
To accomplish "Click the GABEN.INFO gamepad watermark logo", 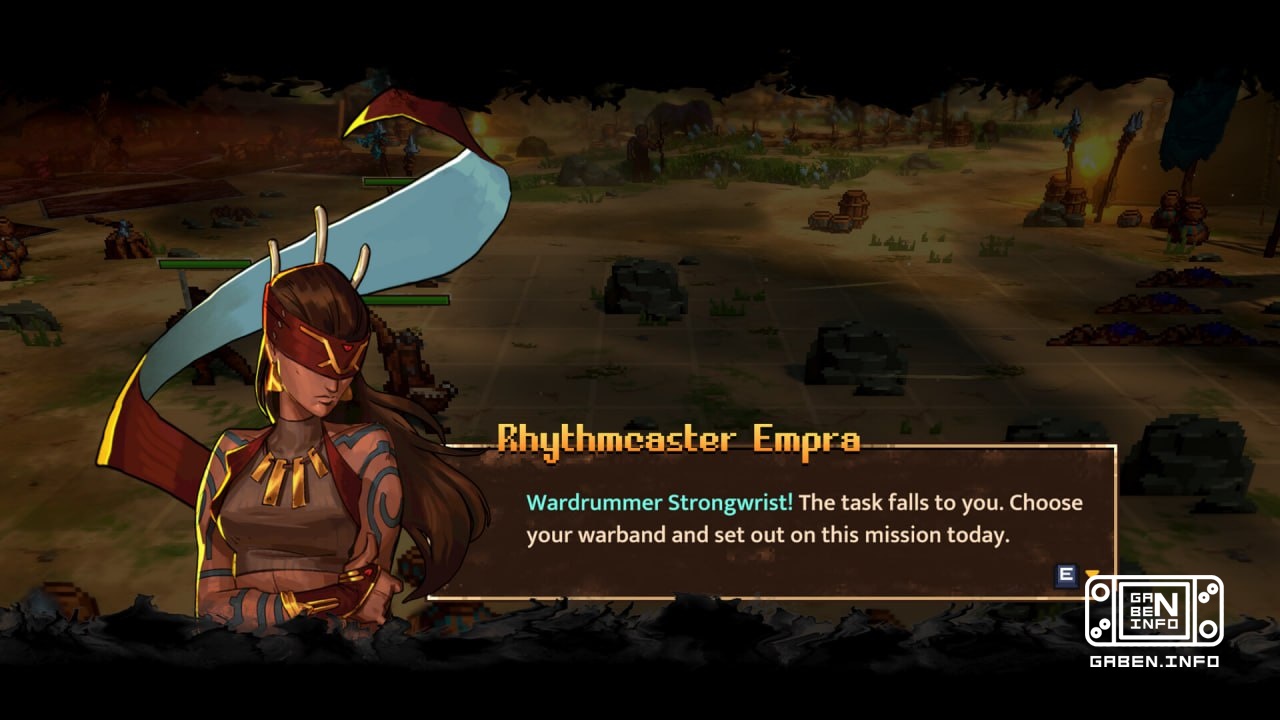I will 1153,610.
